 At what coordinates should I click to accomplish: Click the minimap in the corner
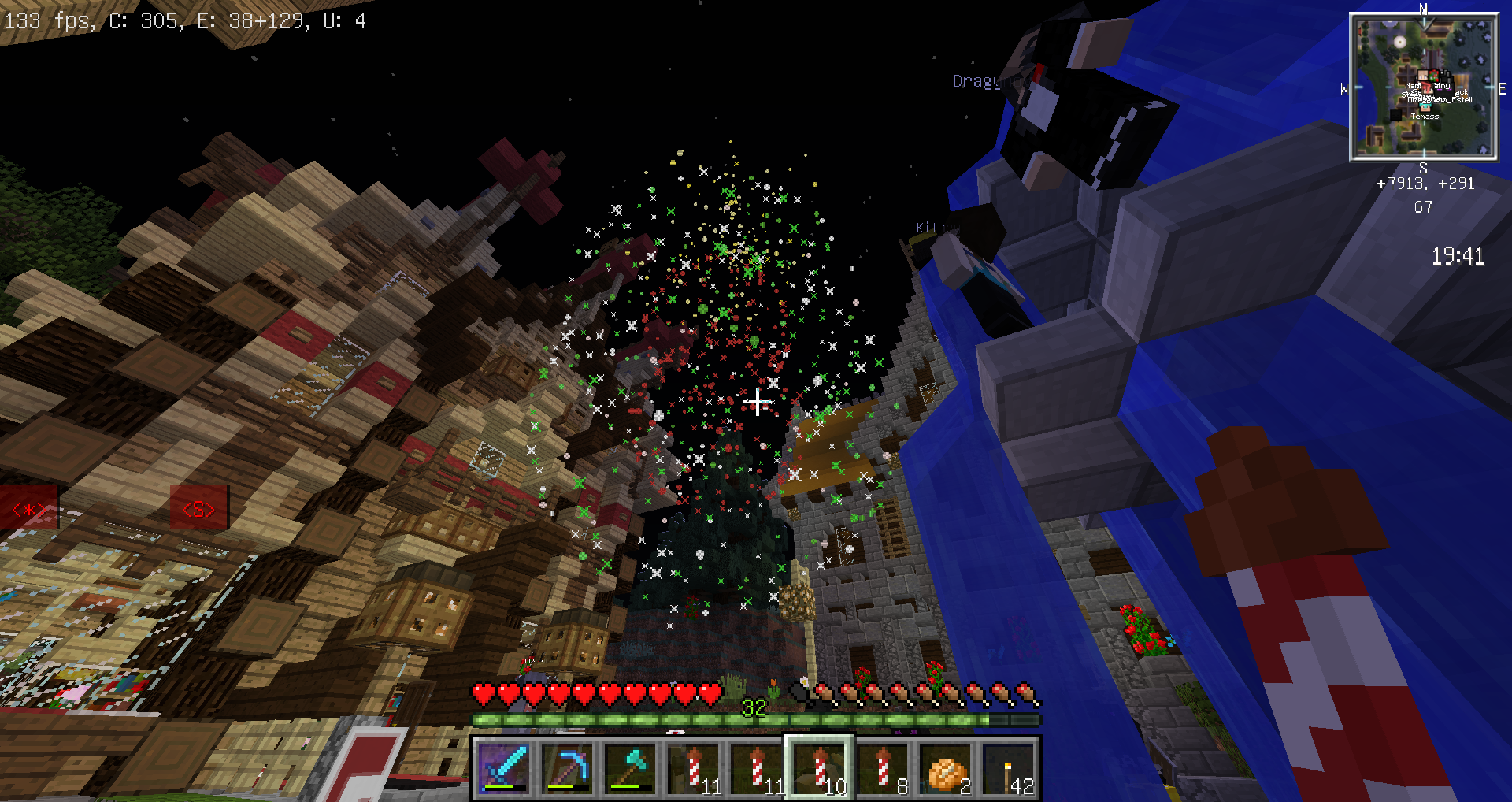1423,87
